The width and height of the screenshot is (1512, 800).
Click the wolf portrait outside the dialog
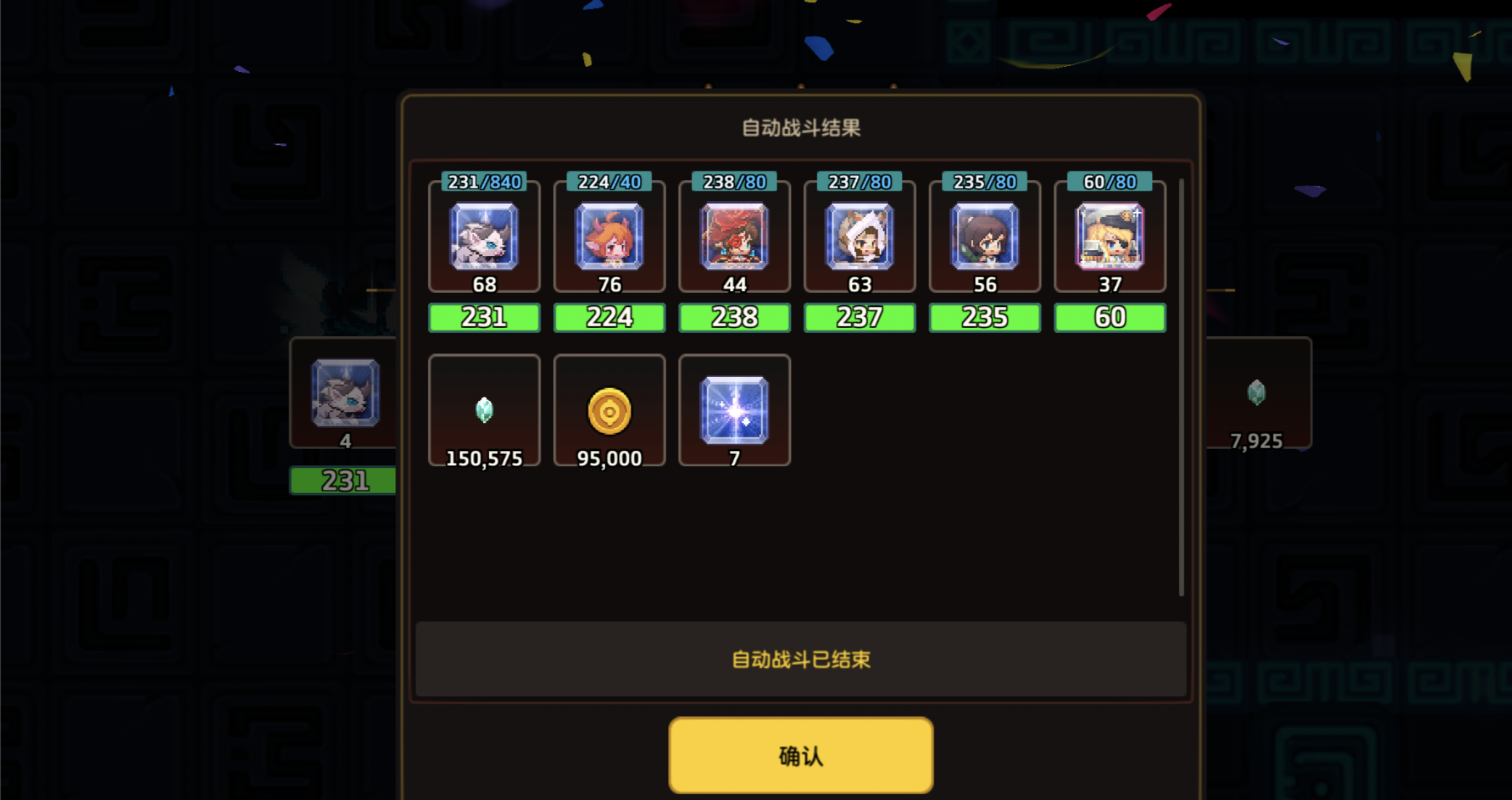(x=345, y=395)
